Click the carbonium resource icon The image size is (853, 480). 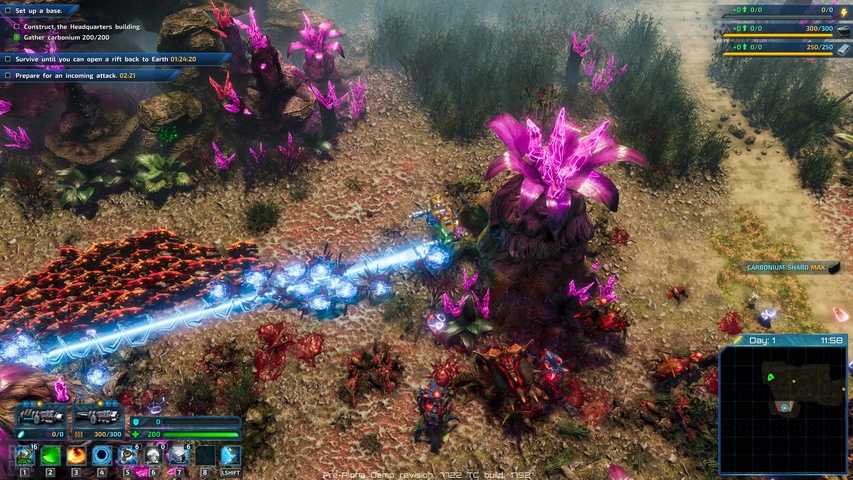pos(843,29)
